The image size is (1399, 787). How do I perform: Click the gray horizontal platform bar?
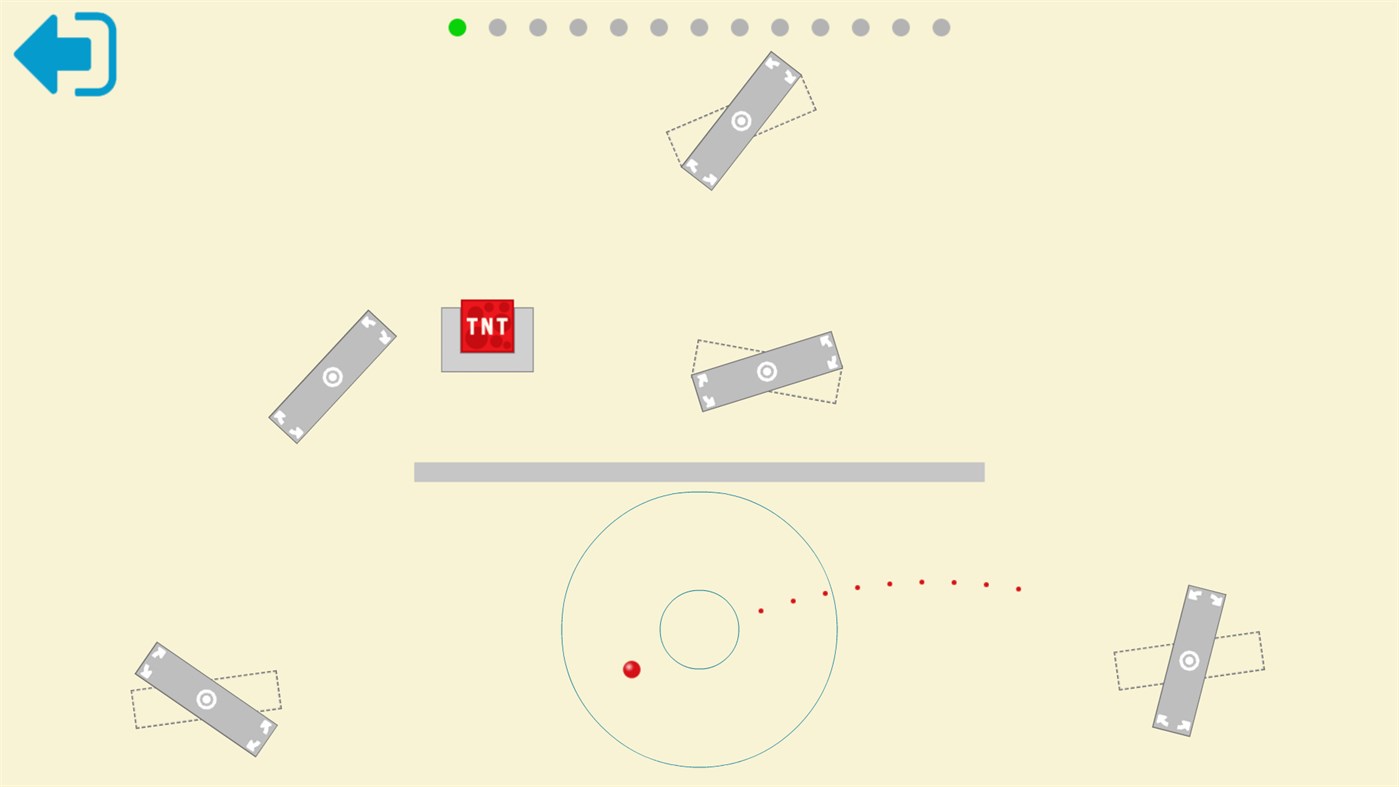point(699,470)
